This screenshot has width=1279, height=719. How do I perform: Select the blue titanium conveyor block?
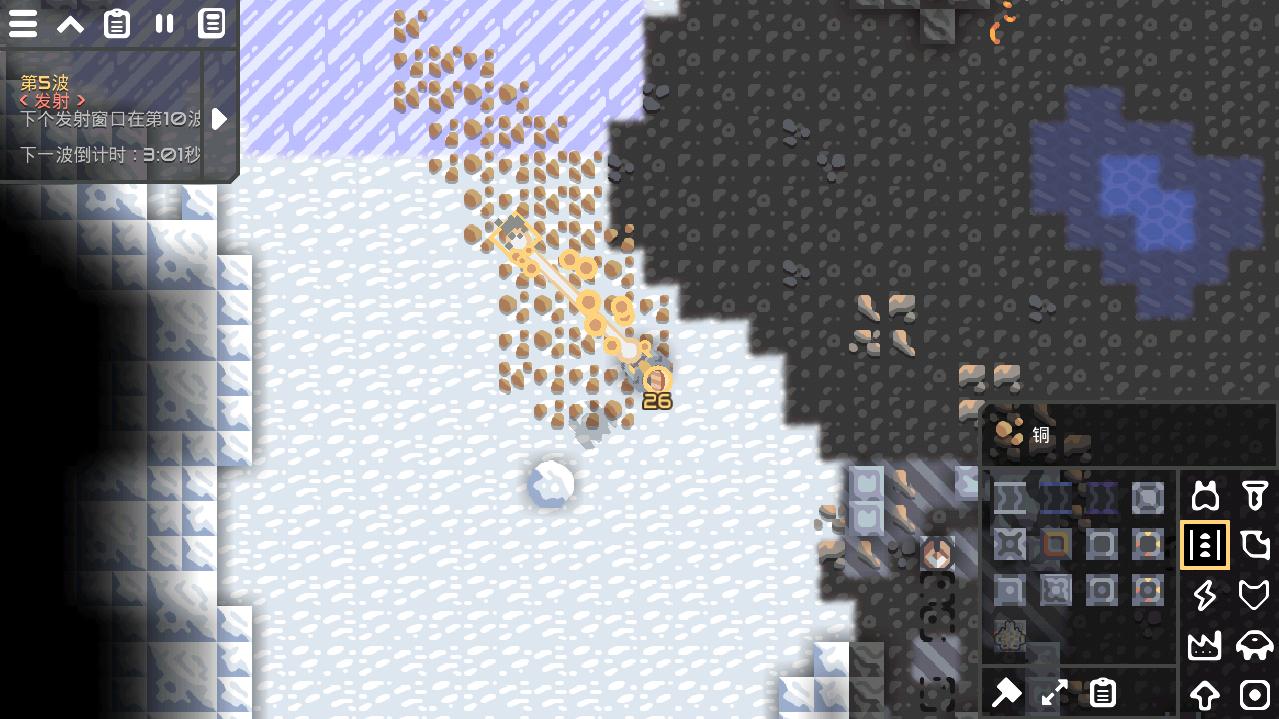point(1056,497)
